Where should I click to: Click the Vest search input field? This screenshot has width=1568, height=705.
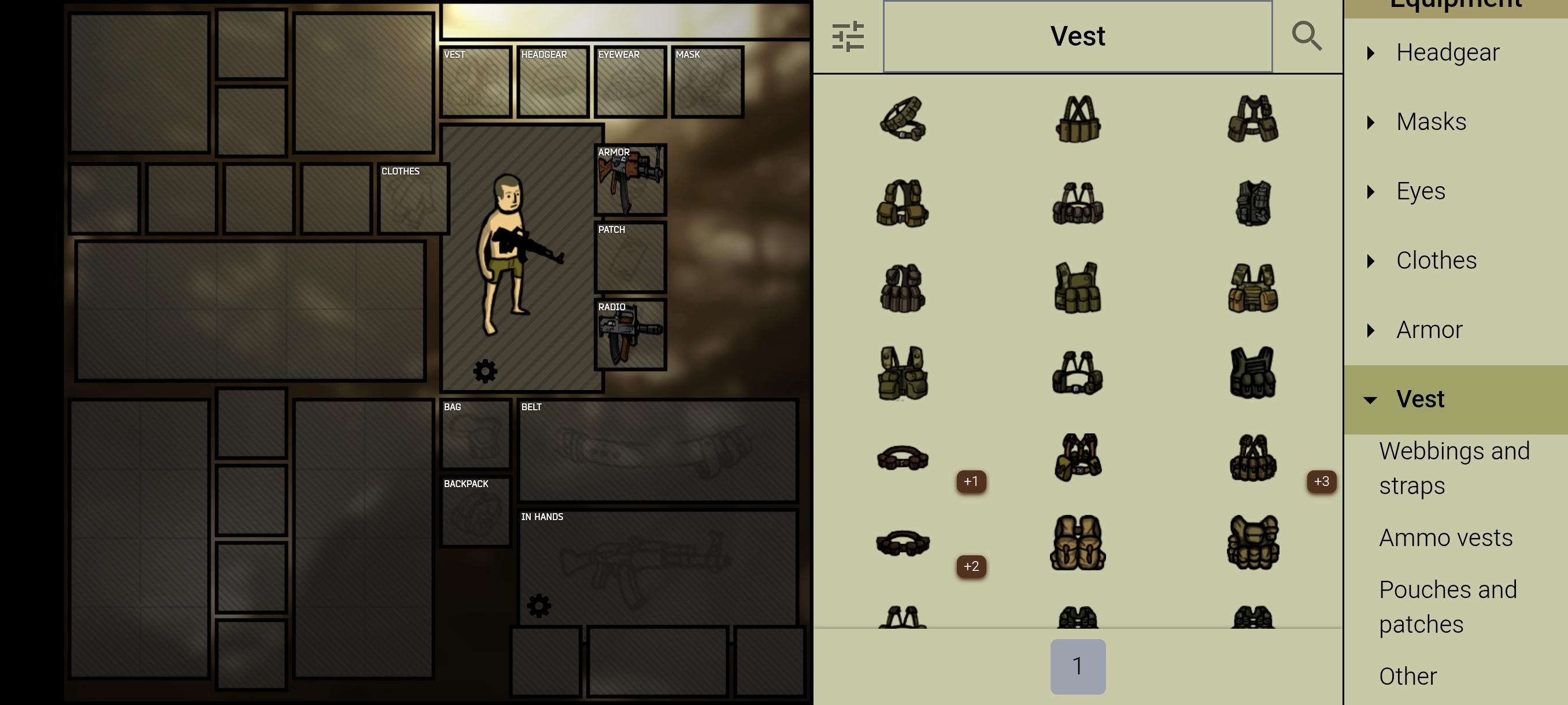click(1077, 36)
